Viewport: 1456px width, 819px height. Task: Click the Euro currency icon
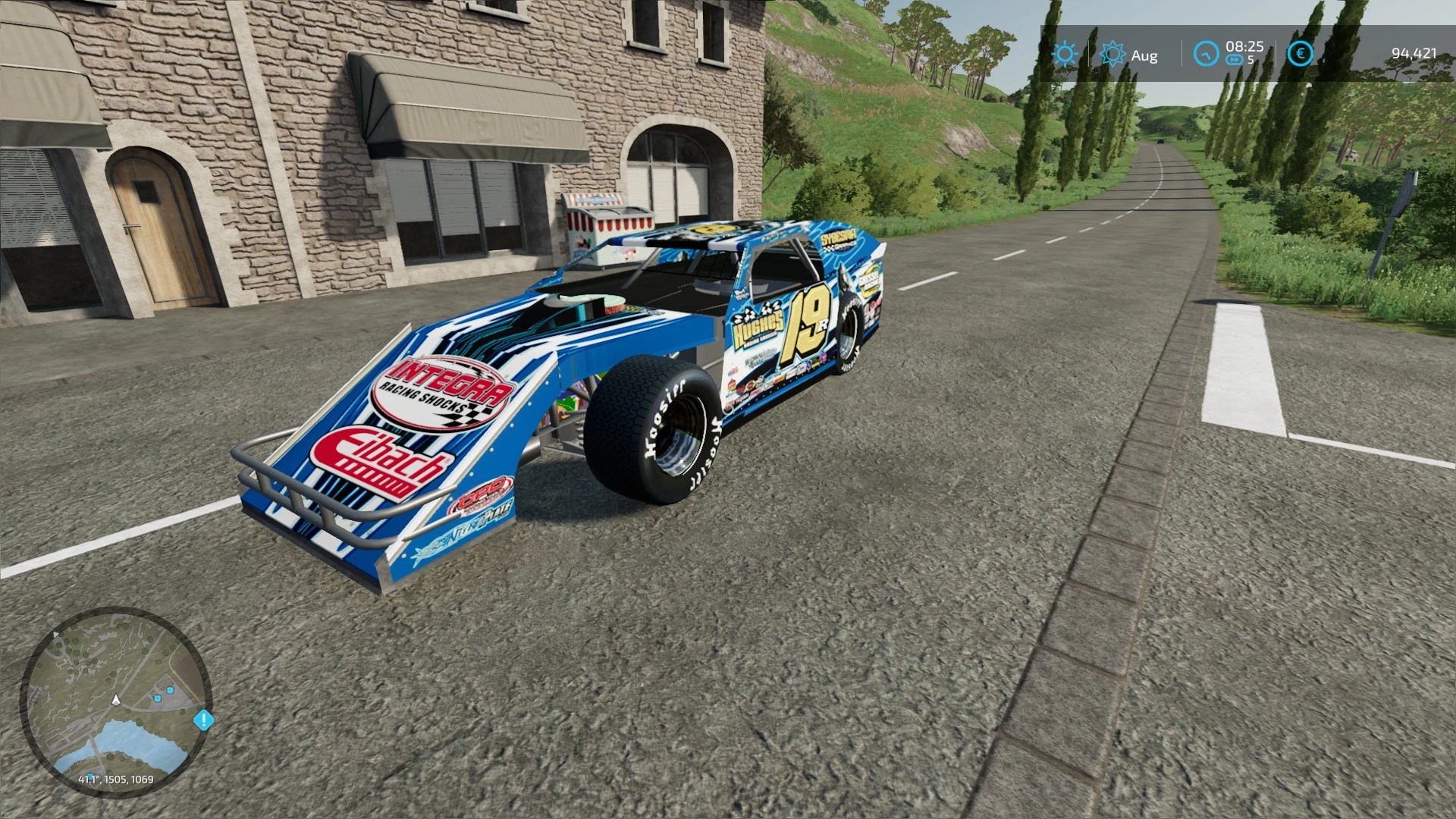1302,54
